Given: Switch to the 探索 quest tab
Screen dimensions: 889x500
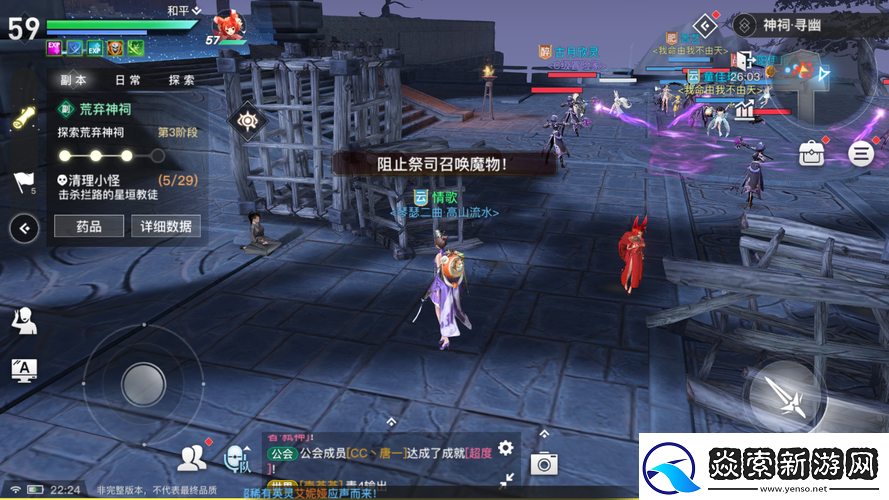Looking at the screenshot, I should pyautogui.click(x=182, y=80).
